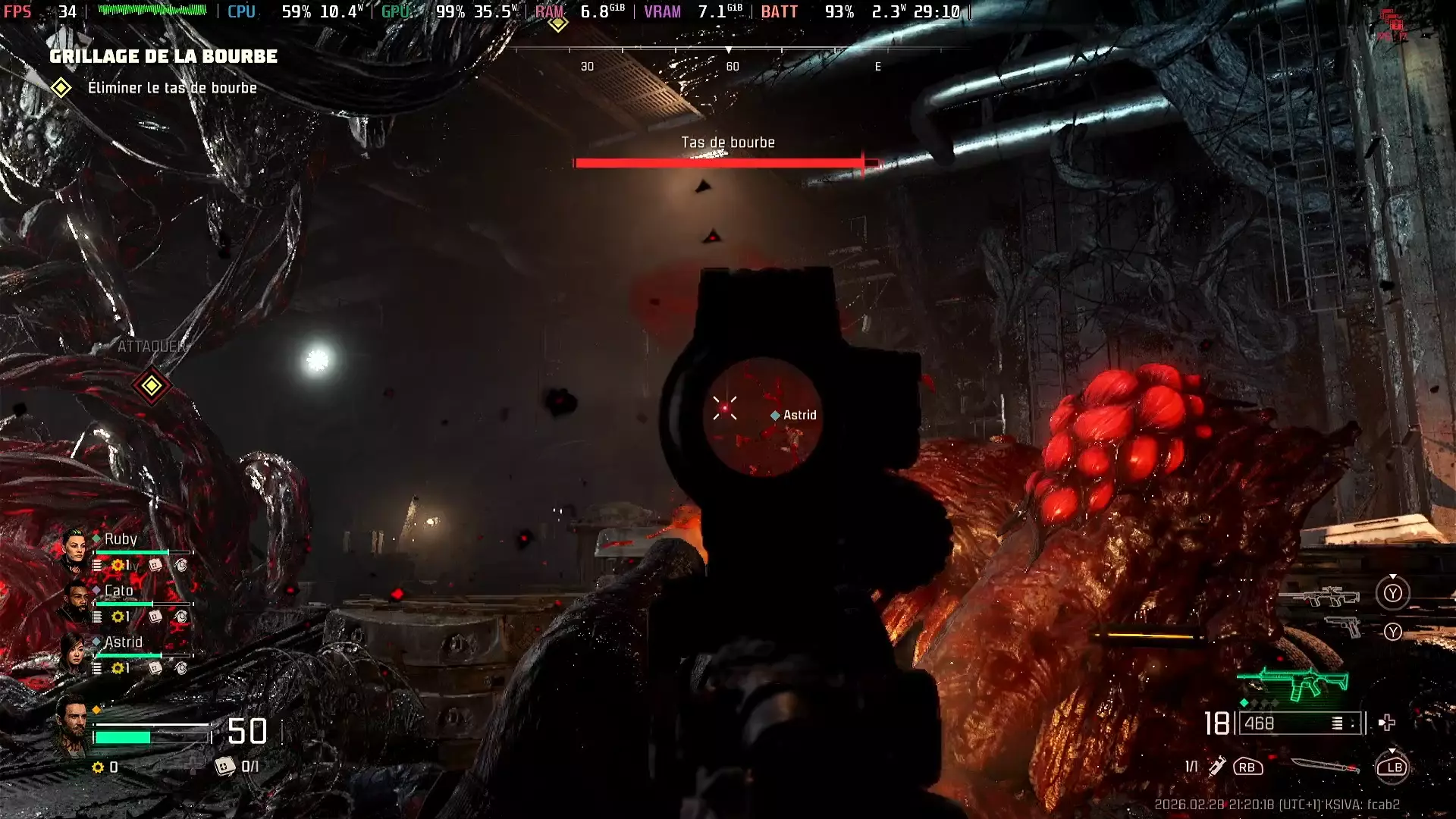Screen dimensions: 1456x819
Task: Open the 'Éliminer le tas de bourbe' objective
Action: pos(171,88)
